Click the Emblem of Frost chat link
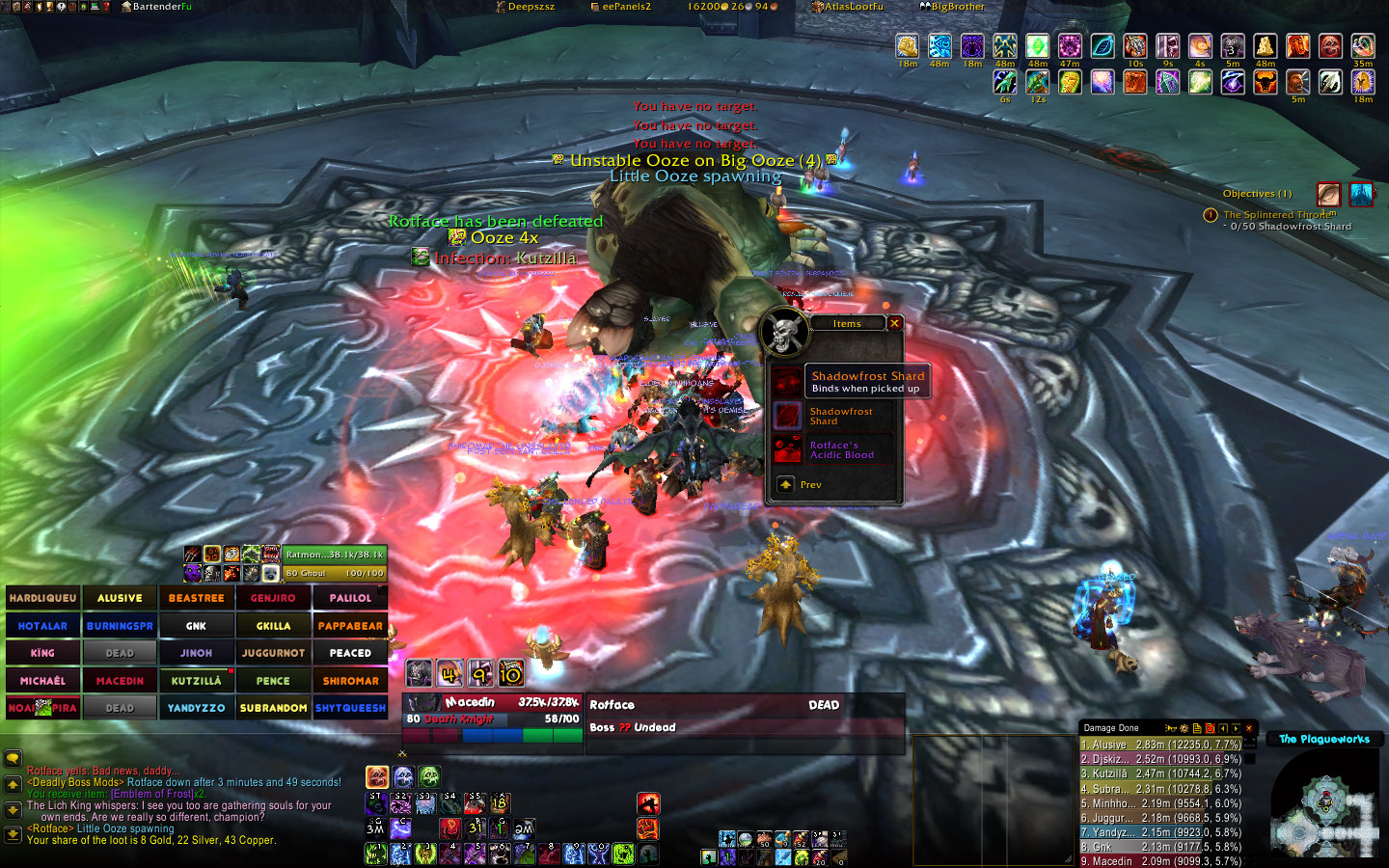 point(157,794)
